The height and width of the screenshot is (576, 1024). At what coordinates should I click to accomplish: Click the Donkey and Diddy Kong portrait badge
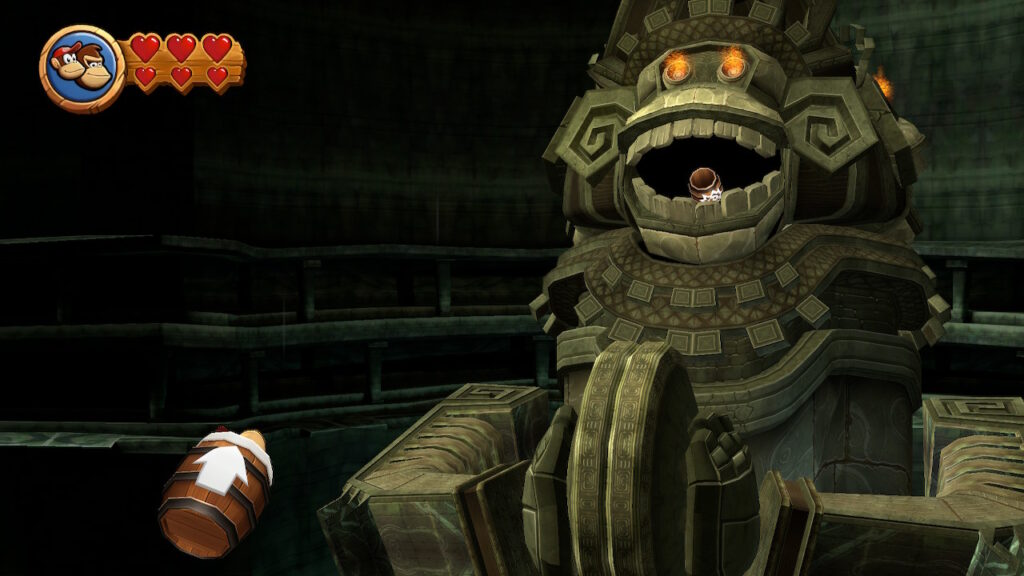(x=82, y=68)
